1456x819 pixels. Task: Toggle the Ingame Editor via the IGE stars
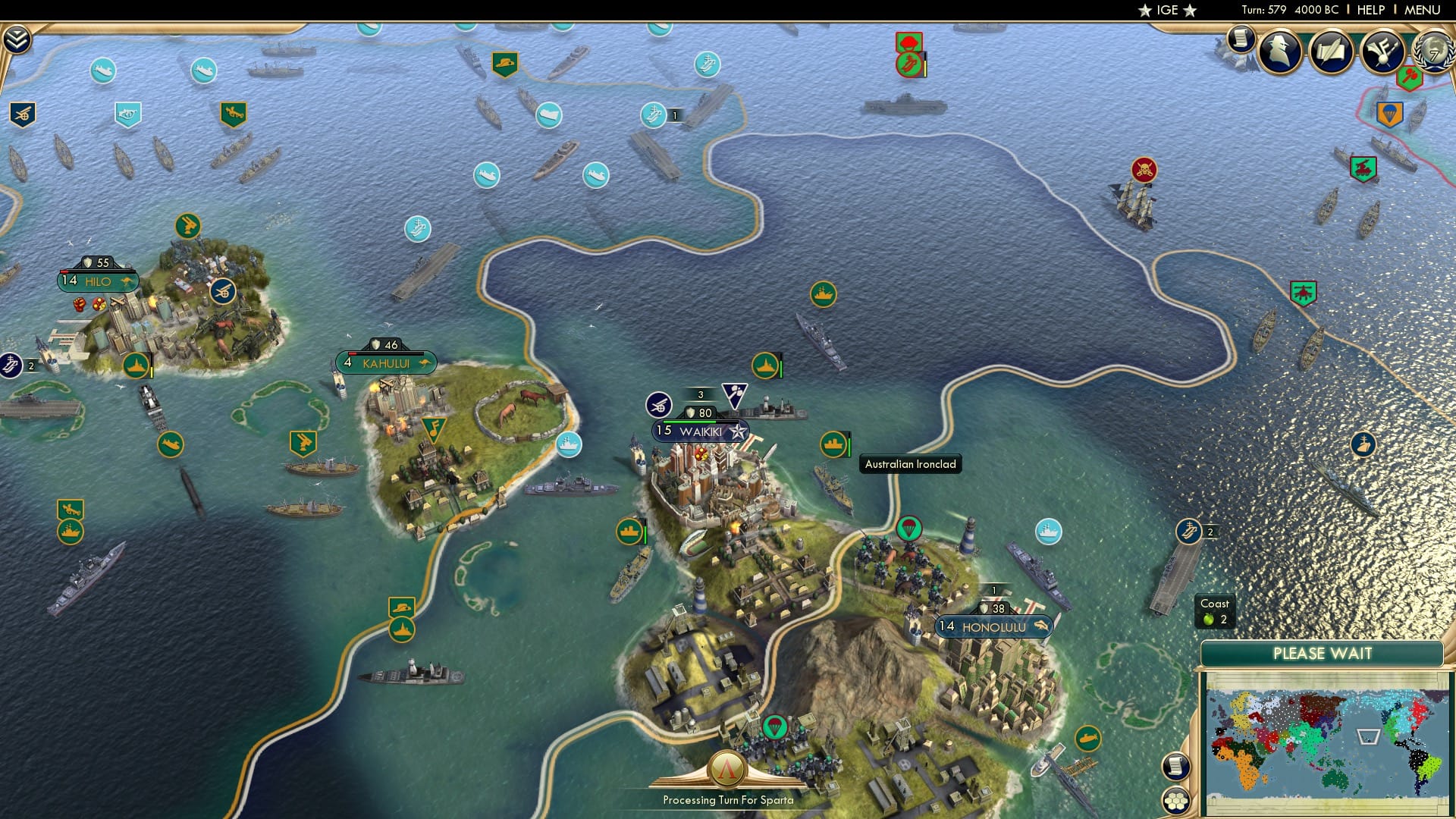[1166, 10]
